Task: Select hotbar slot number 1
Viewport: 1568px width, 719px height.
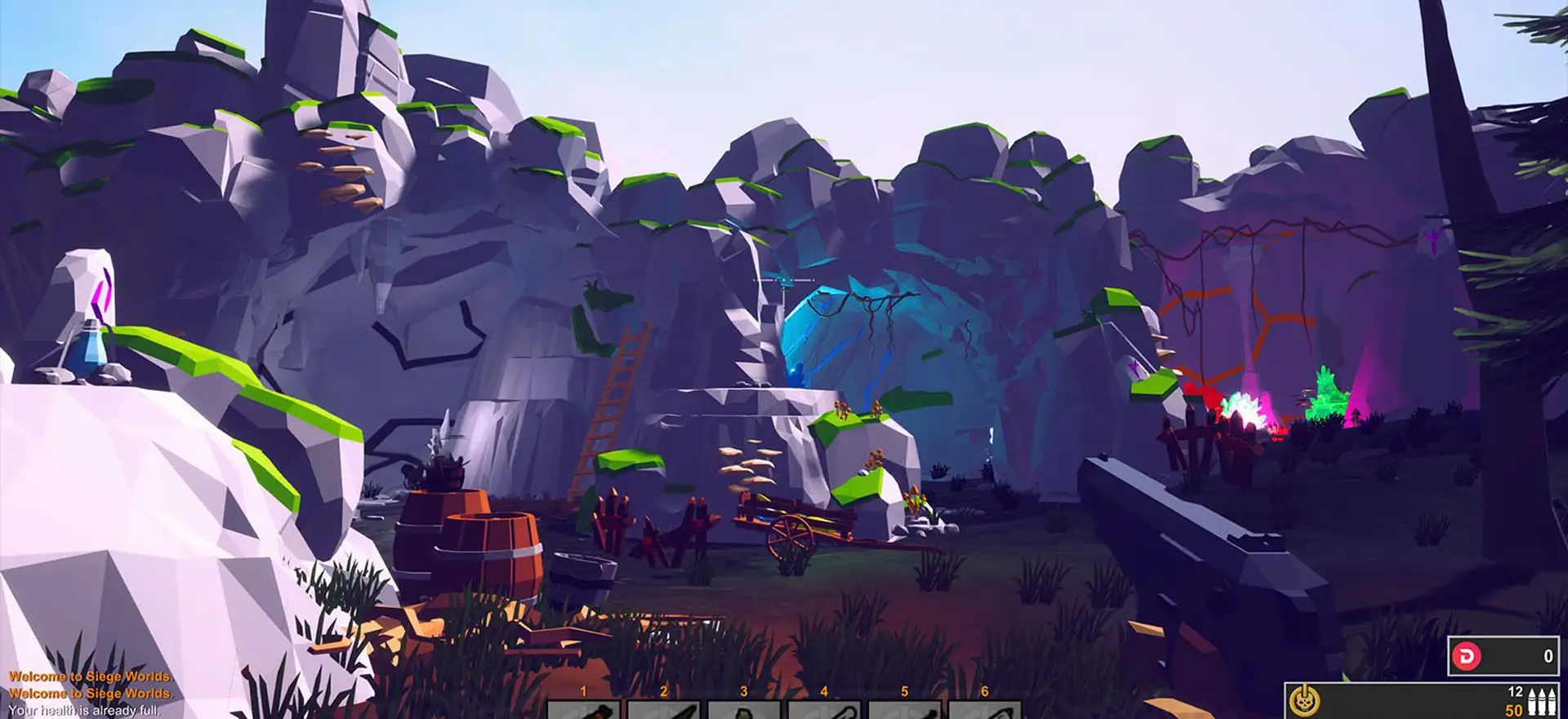Action: (x=583, y=709)
